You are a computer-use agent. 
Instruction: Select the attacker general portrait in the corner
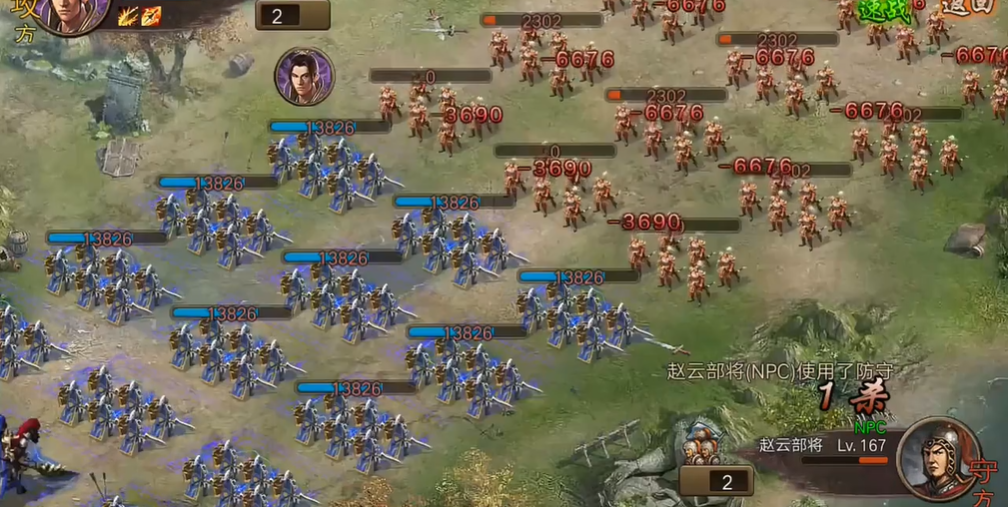point(73,12)
